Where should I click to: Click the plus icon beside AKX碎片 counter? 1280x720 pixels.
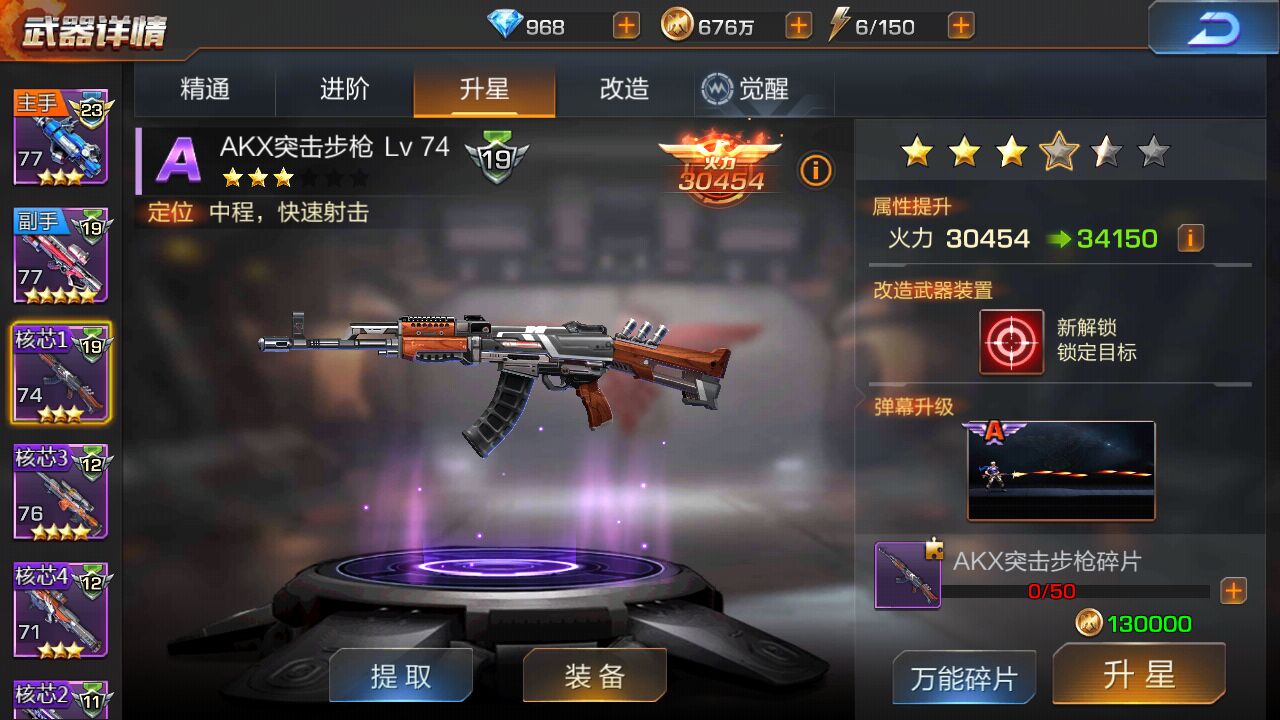coord(1234,591)
